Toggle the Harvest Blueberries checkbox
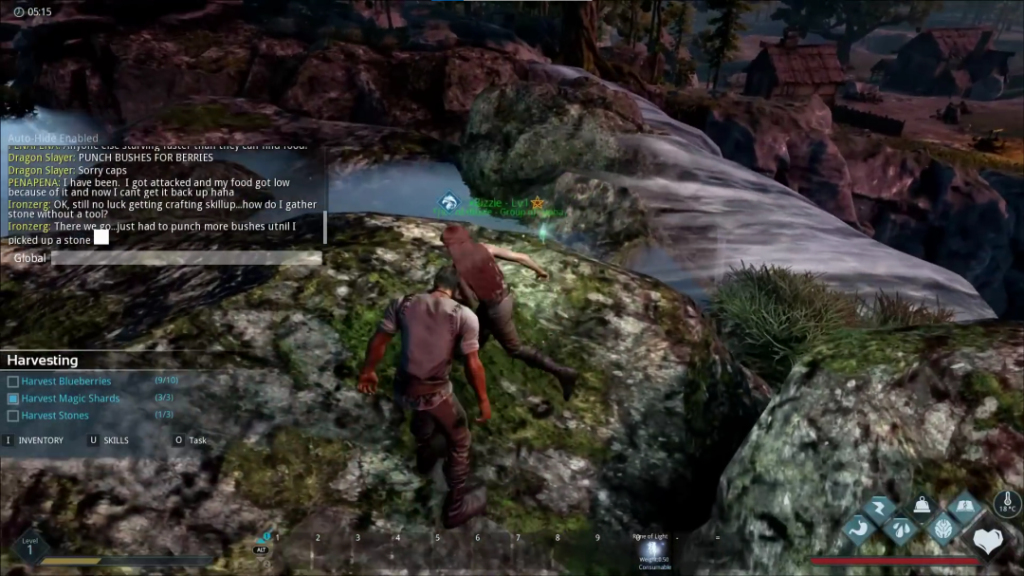Screen dimensions: 1024x576 [x=13, y=381]
